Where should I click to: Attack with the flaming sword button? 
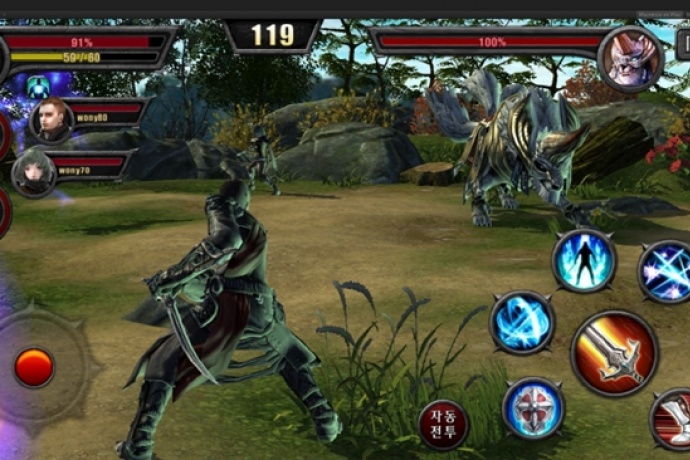[614, 353]
